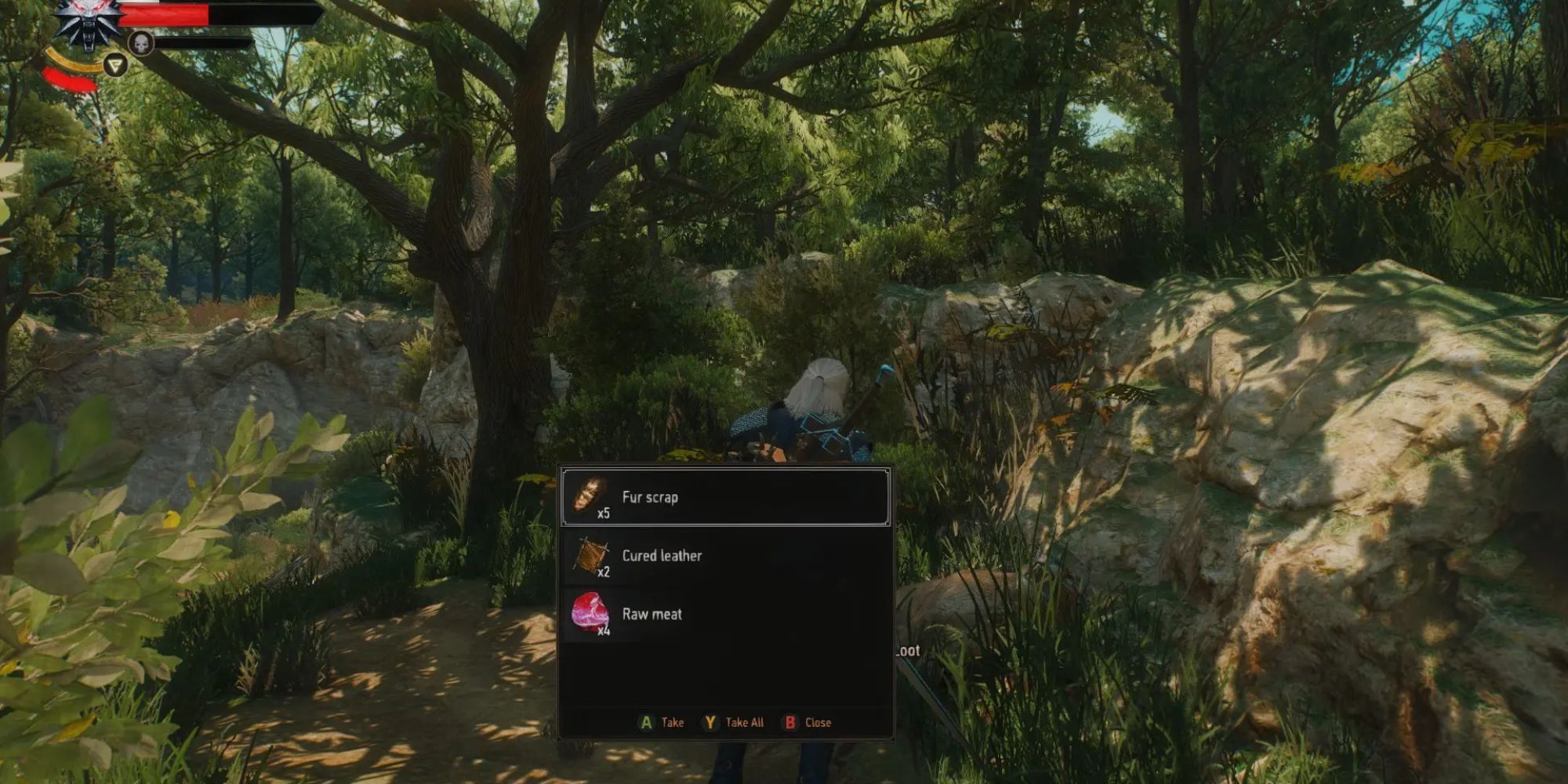The height and width of the screenshot is (784, 1568).
Task: Click the yellow quest marker triangle icon
Action: tap(114, 63)
